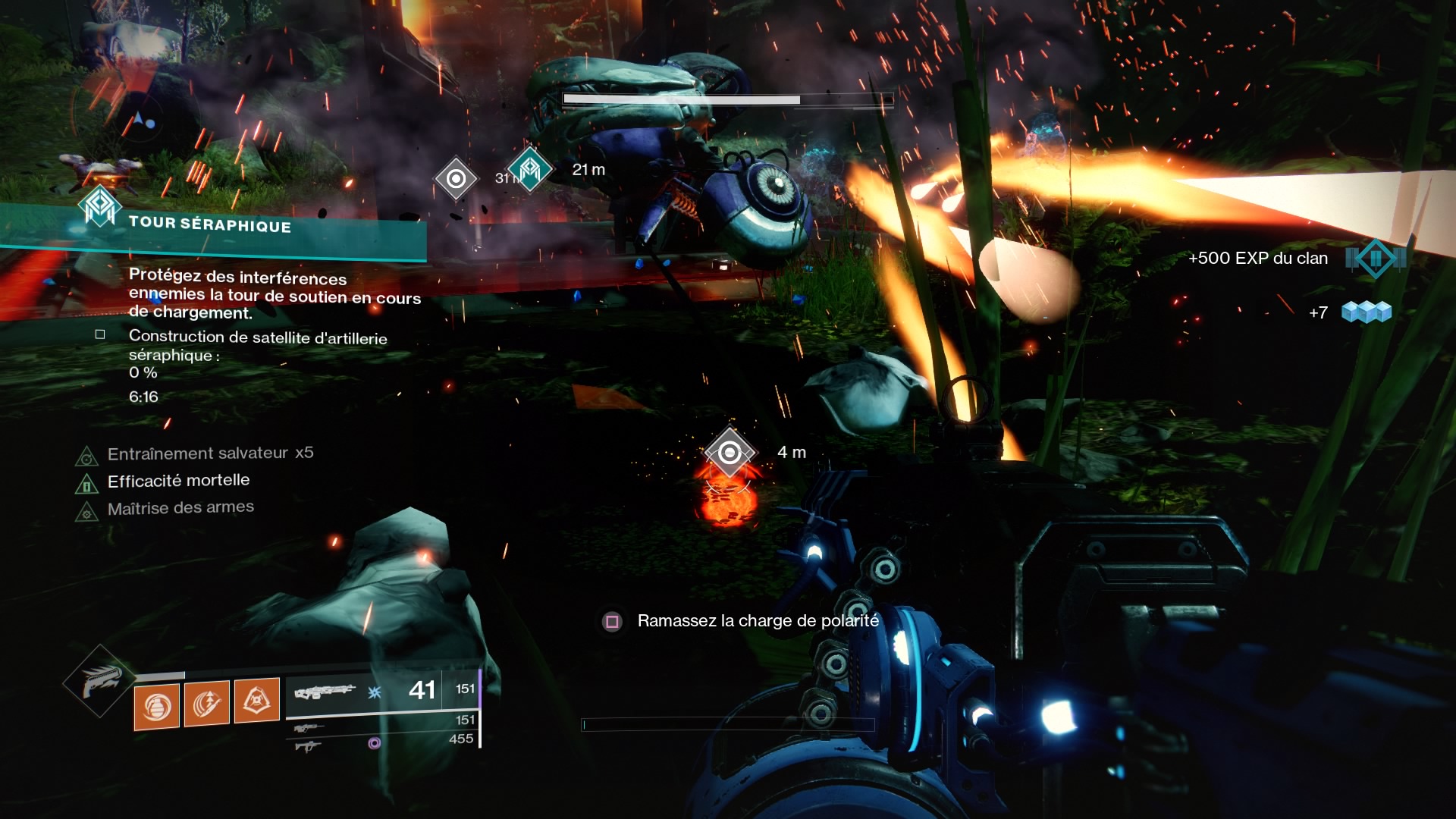Open the Tour Séraphique objective tracker
The width and height of the screenshot is (1456, 819).
tap(210, 224)
